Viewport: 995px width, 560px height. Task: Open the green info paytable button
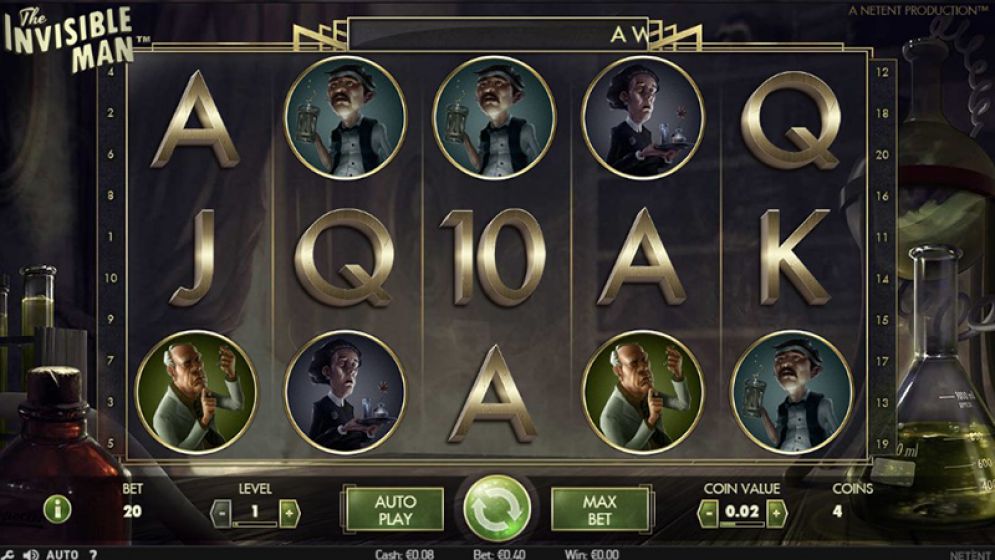click(57, 509)
